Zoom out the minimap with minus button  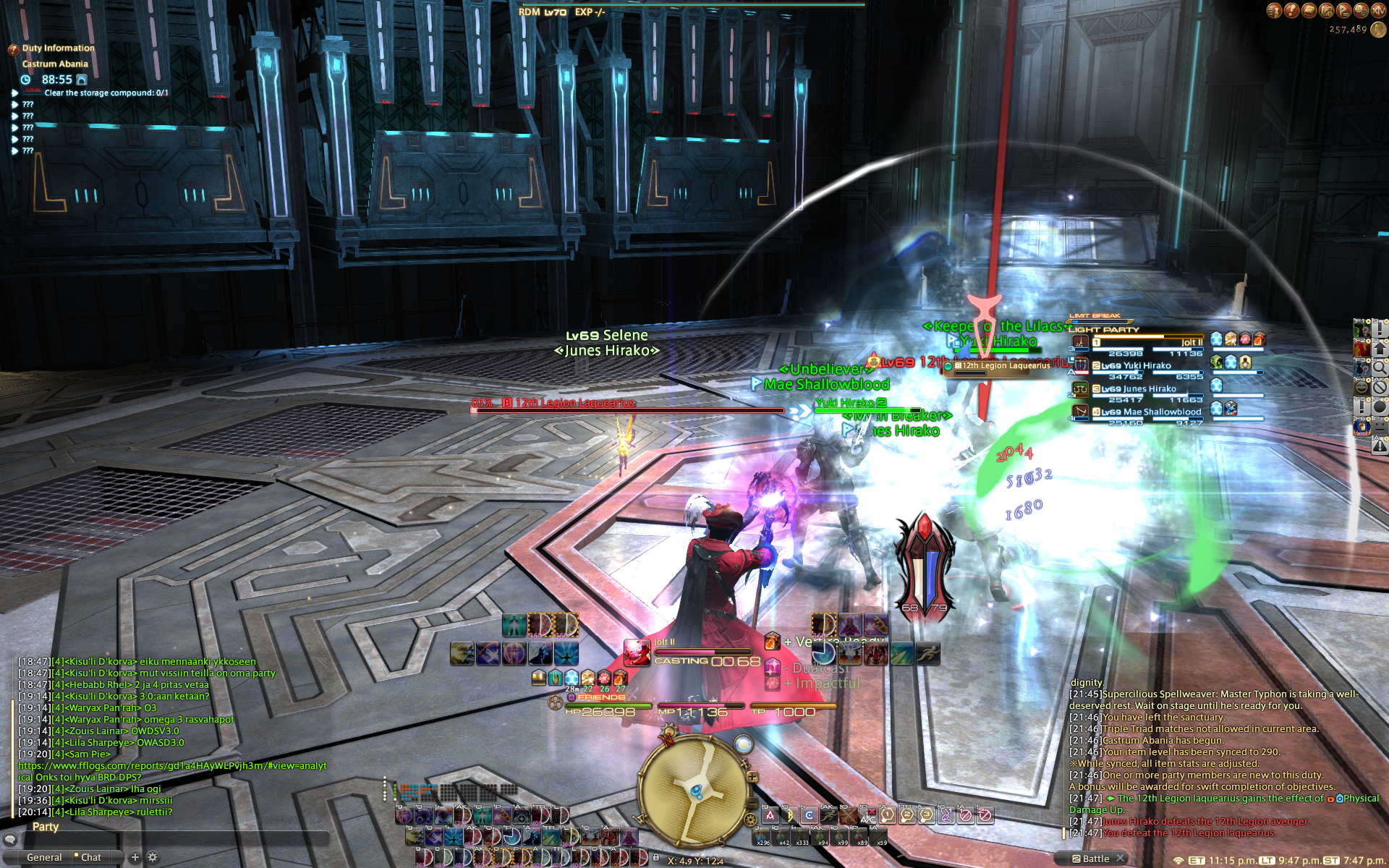(x=753, y=804)
